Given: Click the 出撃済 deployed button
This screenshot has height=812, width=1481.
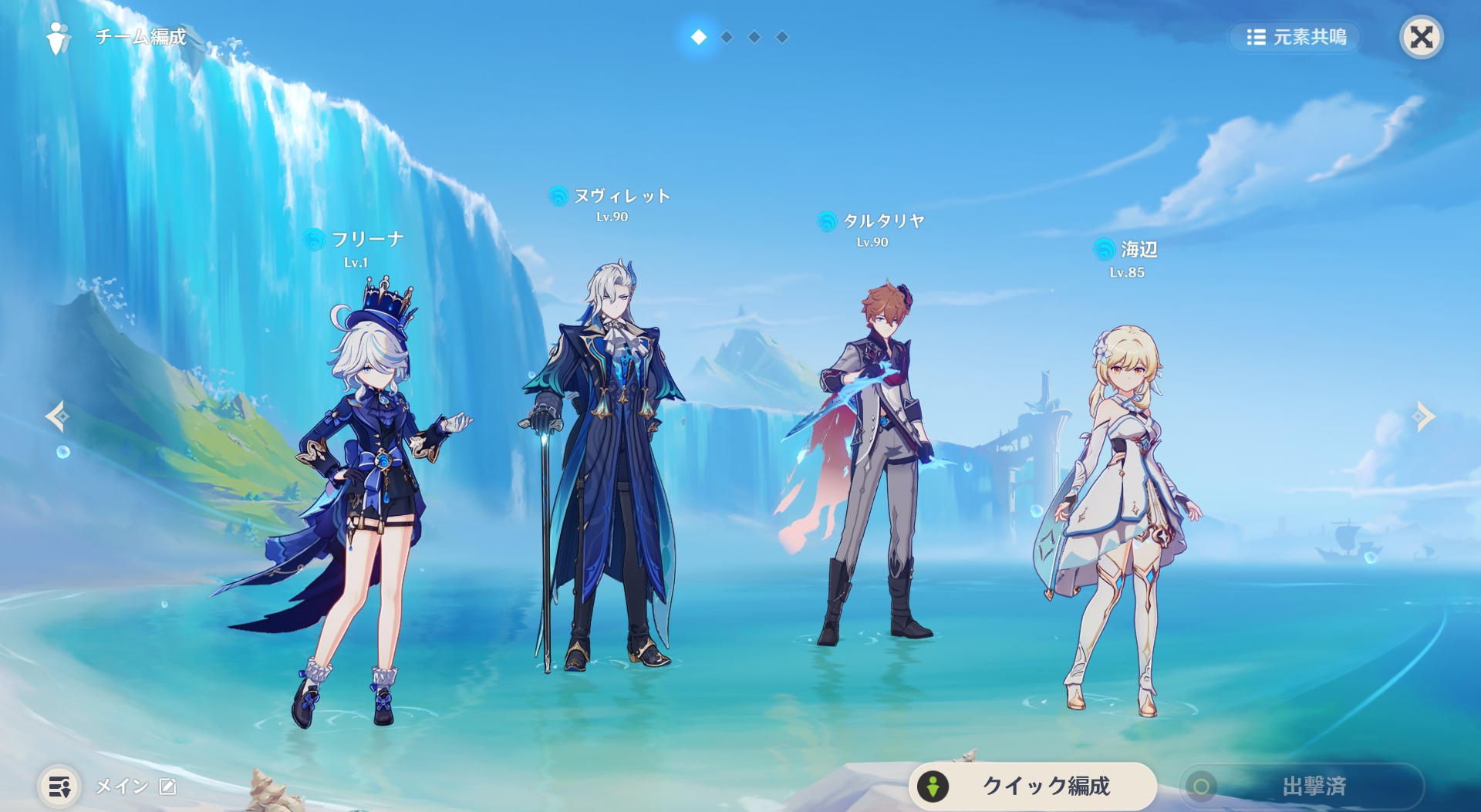Looking at the screenshot, I should pyautogui.click(x=1302, y=786).
